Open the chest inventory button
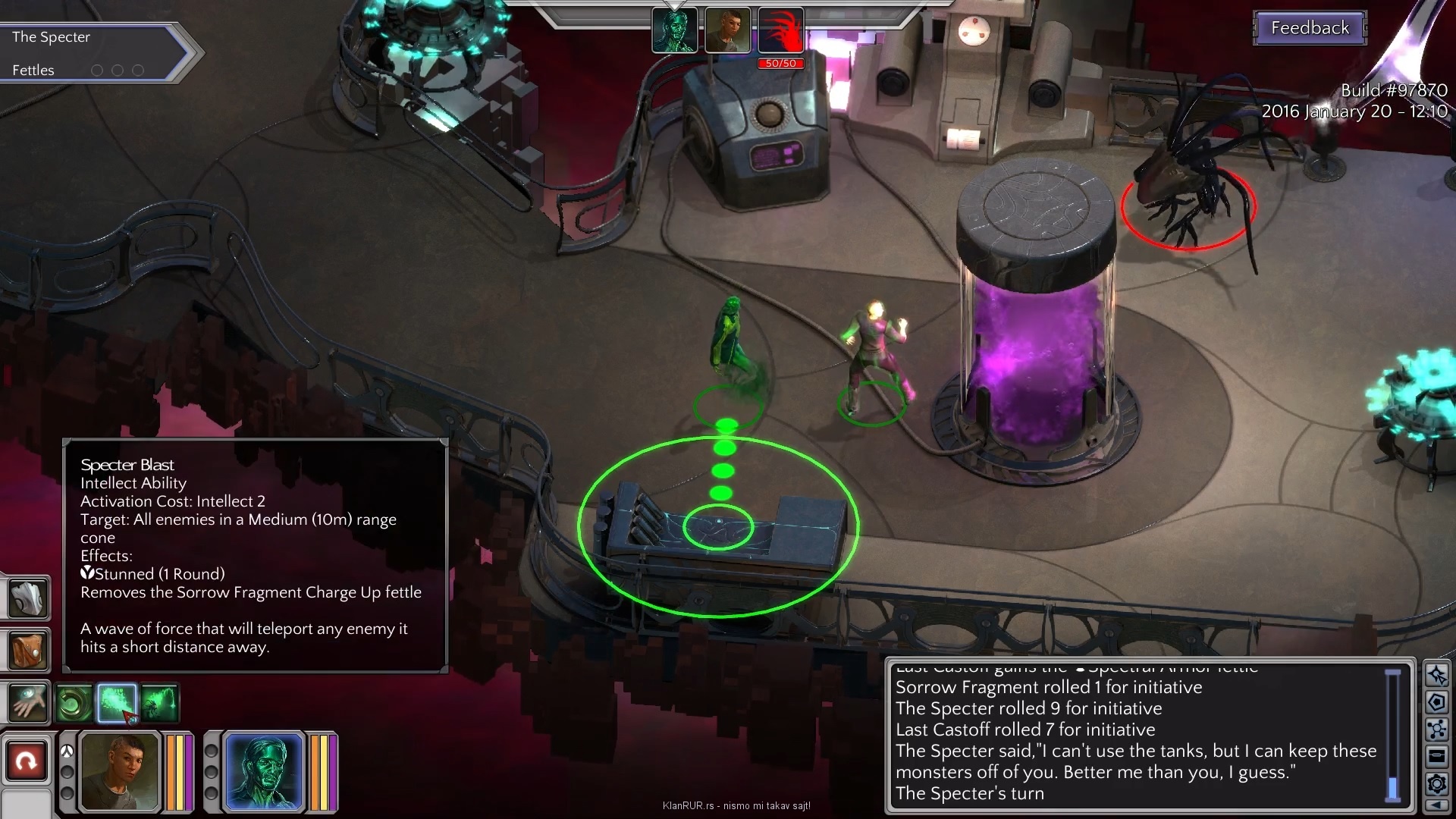Image resolution: width=1456 pixels, height=819 pixels. click(x=1436, y=755)
